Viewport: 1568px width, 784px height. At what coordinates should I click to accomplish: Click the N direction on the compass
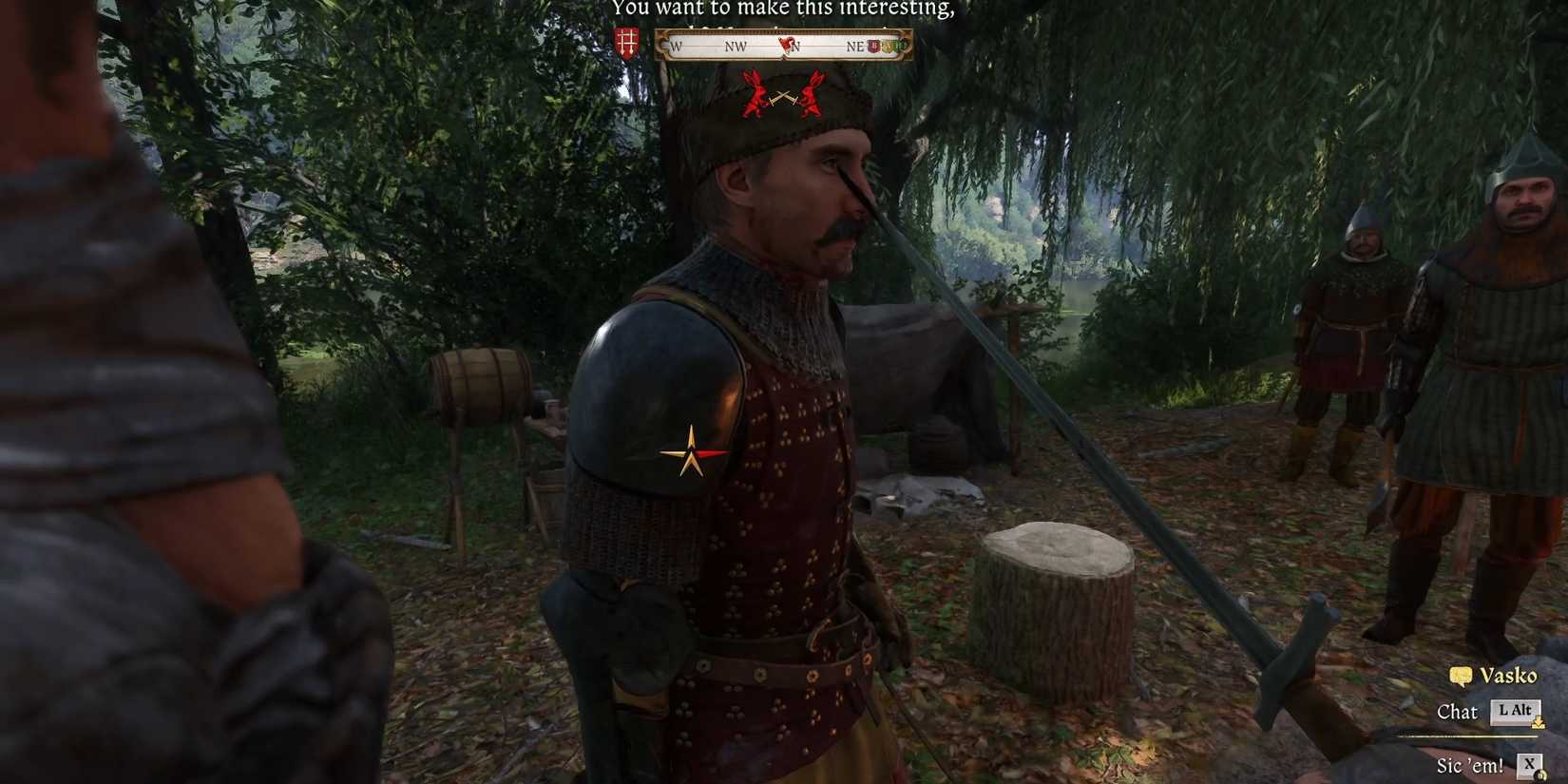[796, 46]
